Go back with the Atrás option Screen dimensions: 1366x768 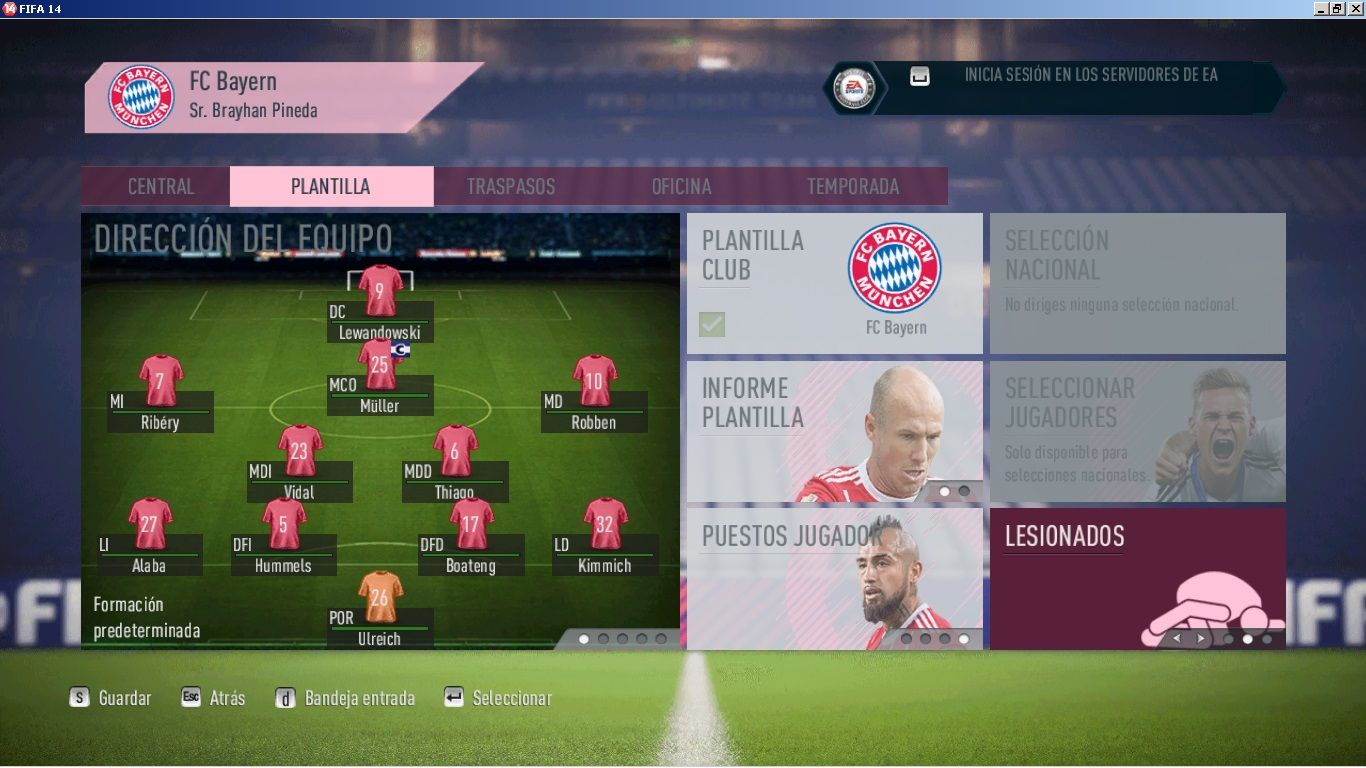213,698
